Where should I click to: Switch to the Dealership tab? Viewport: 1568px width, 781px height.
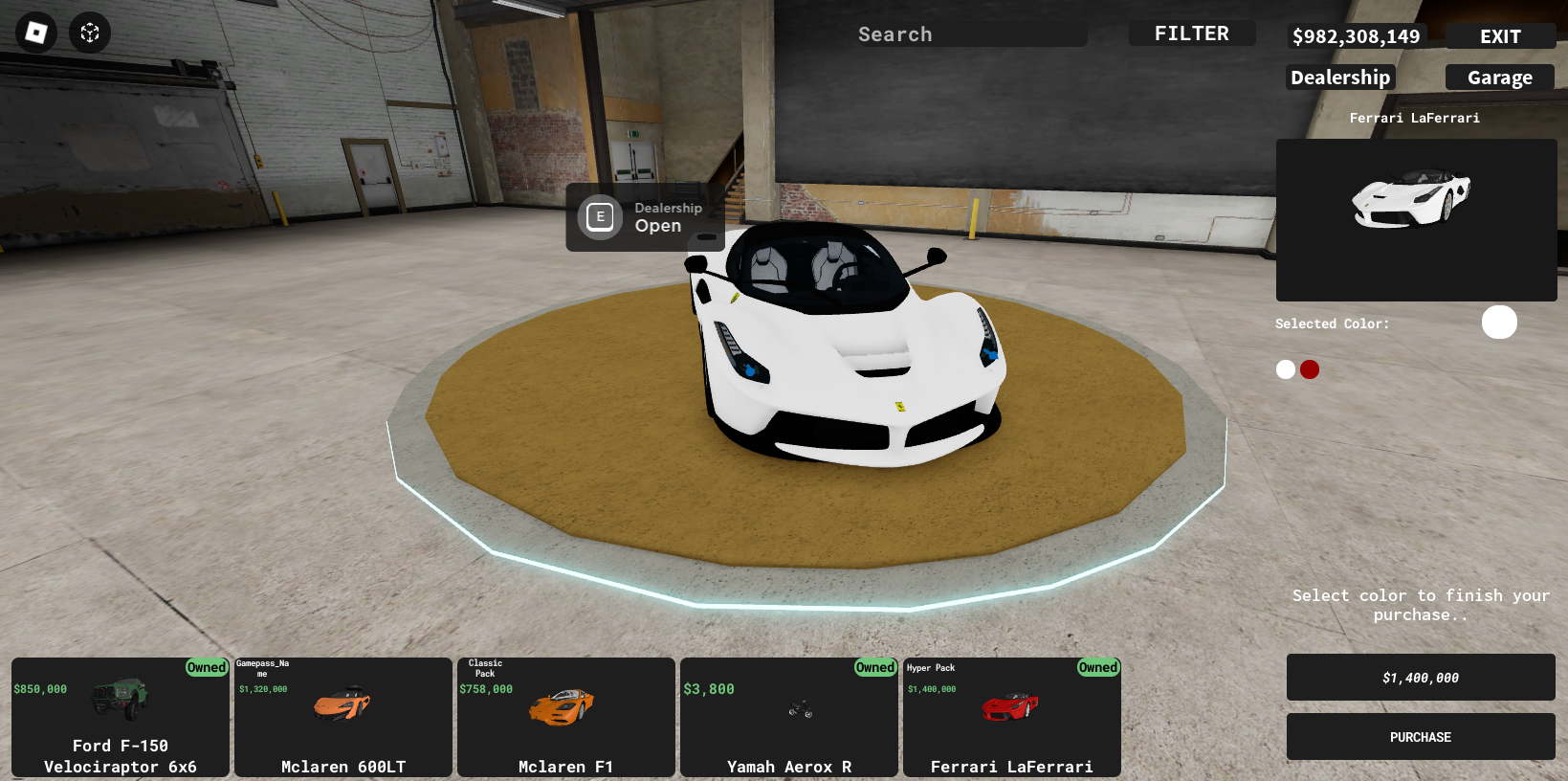(1339, 78)
